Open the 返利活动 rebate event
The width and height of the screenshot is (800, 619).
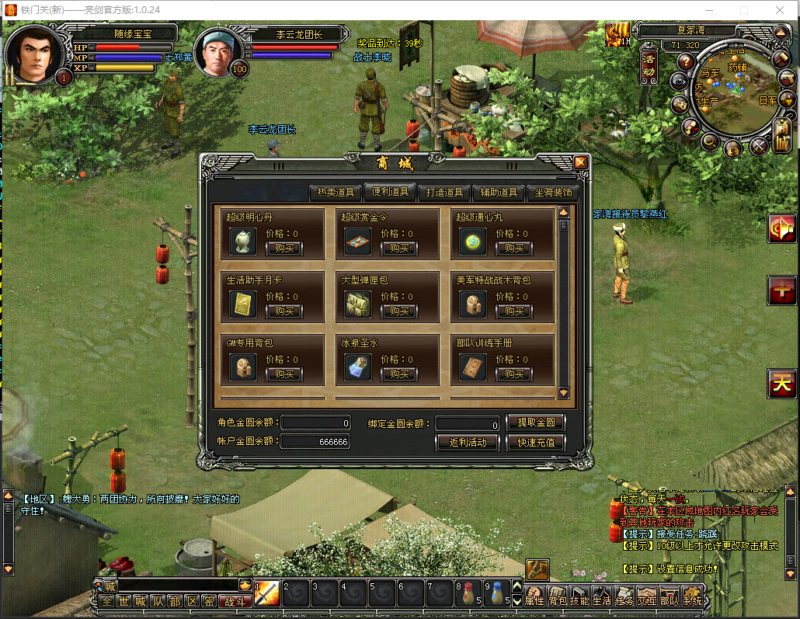click(x=466, y=442)
